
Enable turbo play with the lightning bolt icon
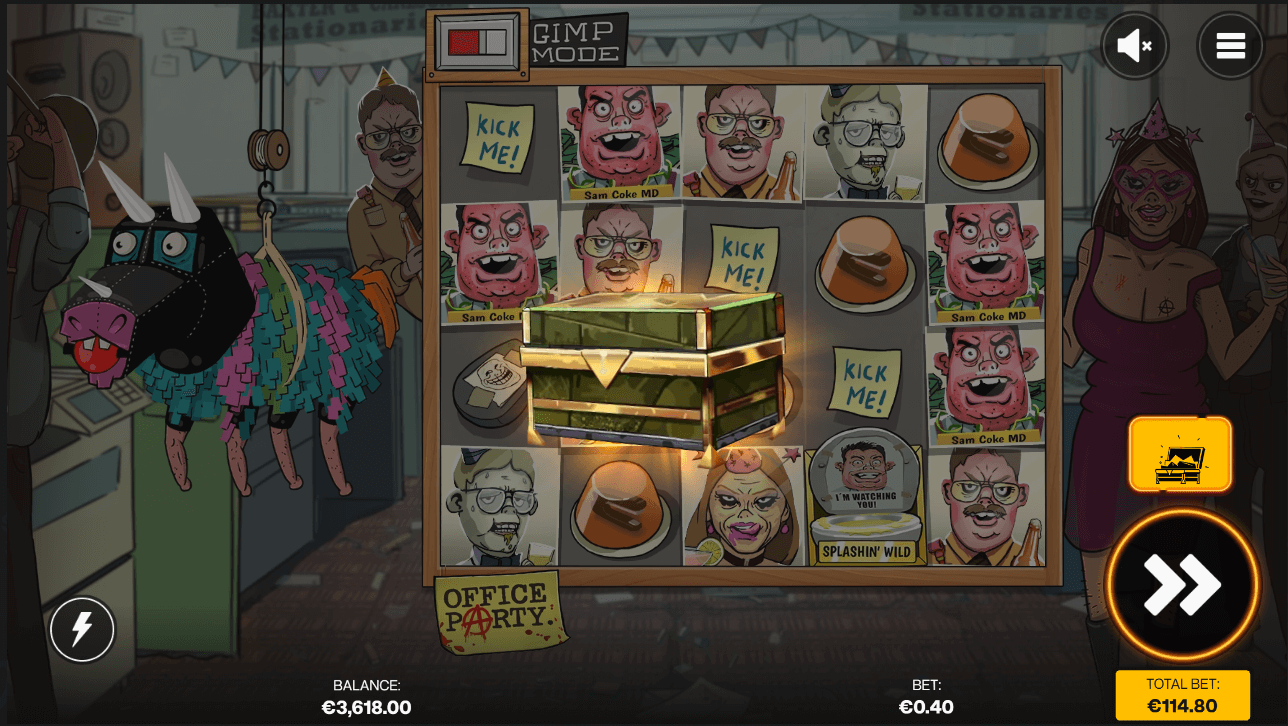[82, 629]
